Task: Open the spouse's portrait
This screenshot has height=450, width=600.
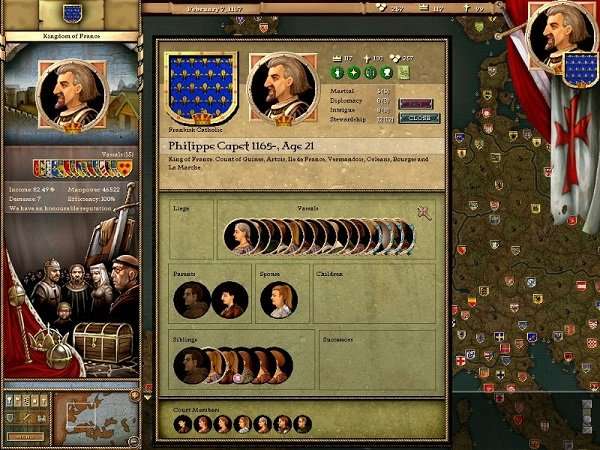Action: pyautogui.click(x=279, y=300)
